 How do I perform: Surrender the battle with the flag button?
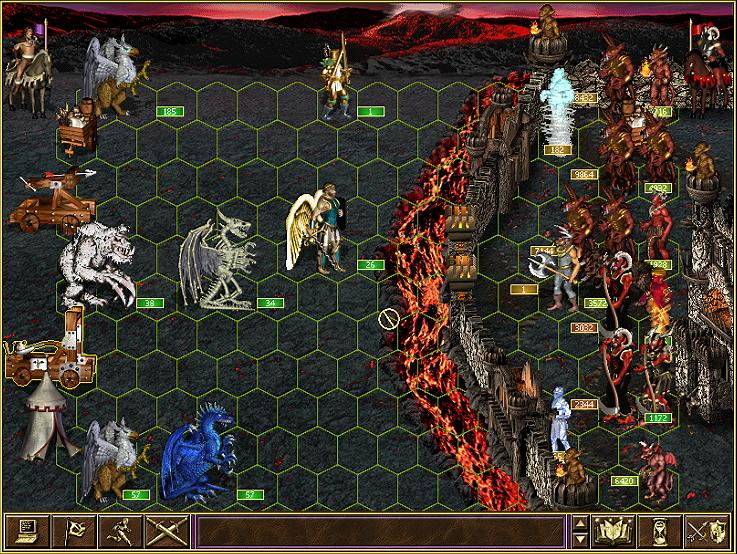click(73, 531)
